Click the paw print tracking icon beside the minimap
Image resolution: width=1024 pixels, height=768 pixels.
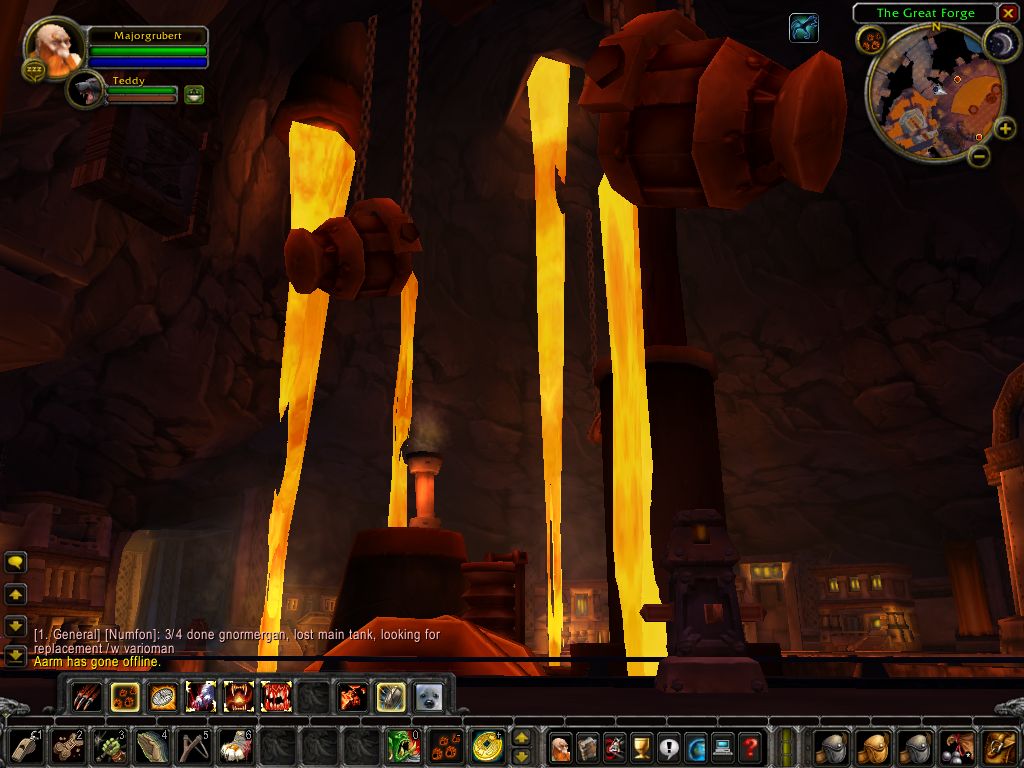(x=870, y=40)
